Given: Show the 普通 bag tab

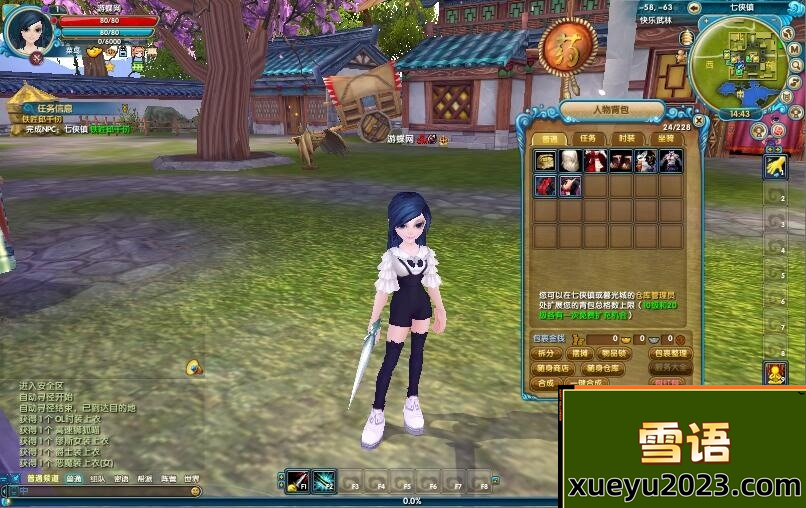Looking at the screenshot, I should coord(549,138).
